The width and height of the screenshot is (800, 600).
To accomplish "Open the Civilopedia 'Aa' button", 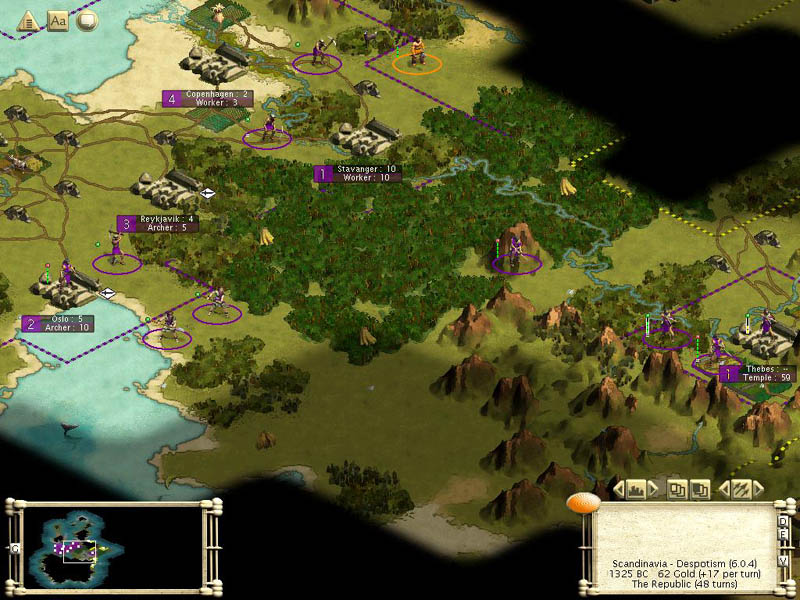I will pos(58,19).
